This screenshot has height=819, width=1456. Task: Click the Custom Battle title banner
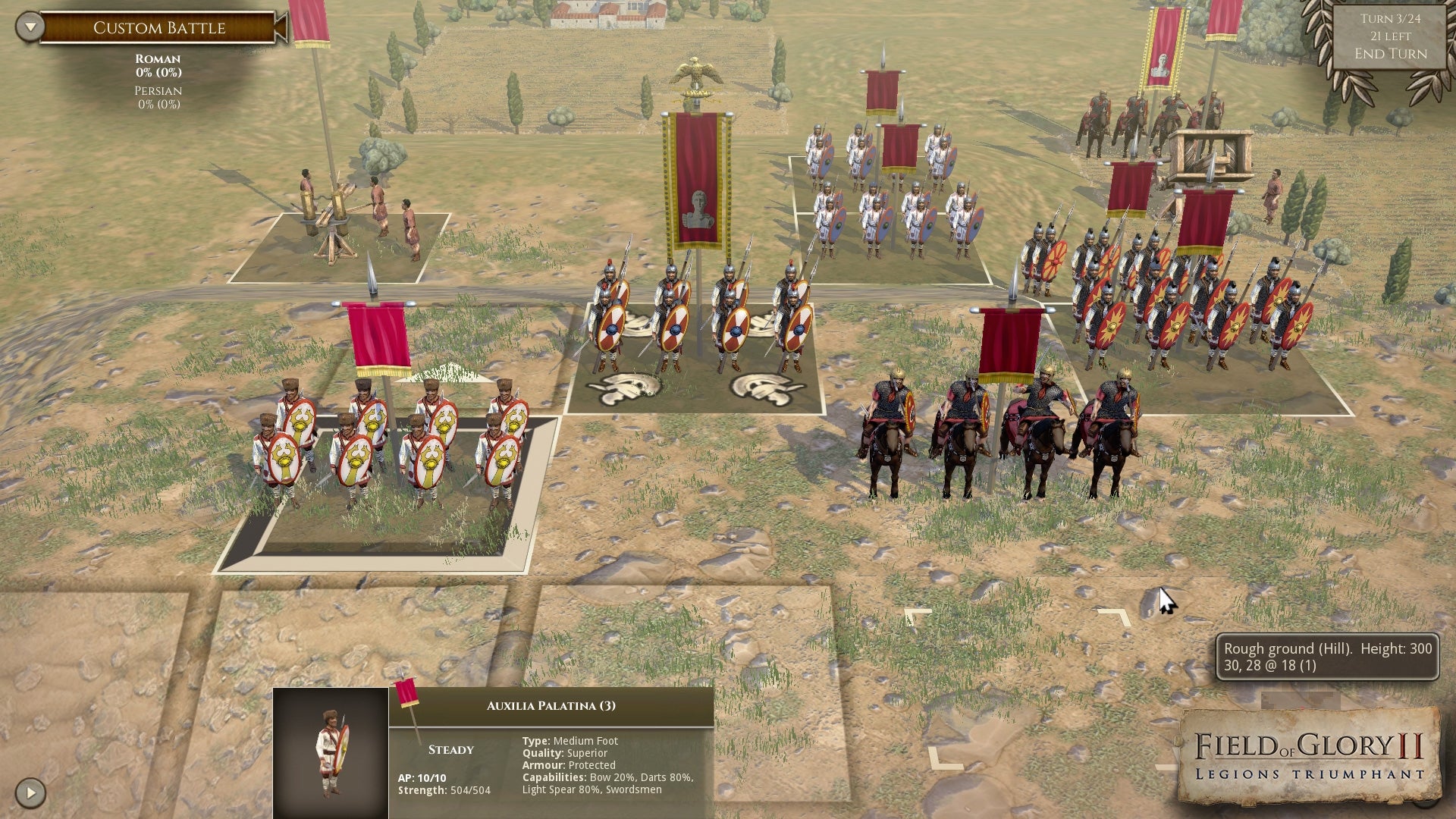pos(159,28)
